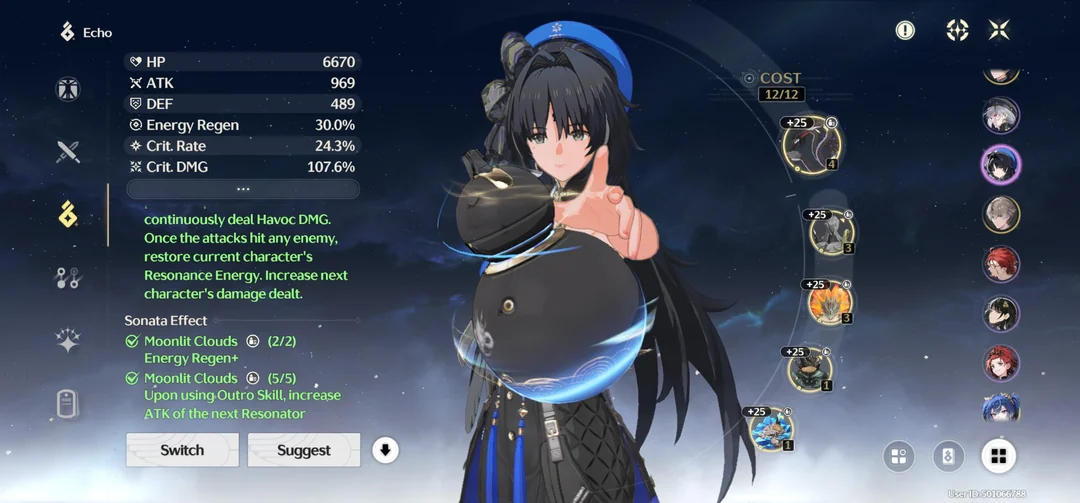Switch to the resonator overview tab

point(67,89)
